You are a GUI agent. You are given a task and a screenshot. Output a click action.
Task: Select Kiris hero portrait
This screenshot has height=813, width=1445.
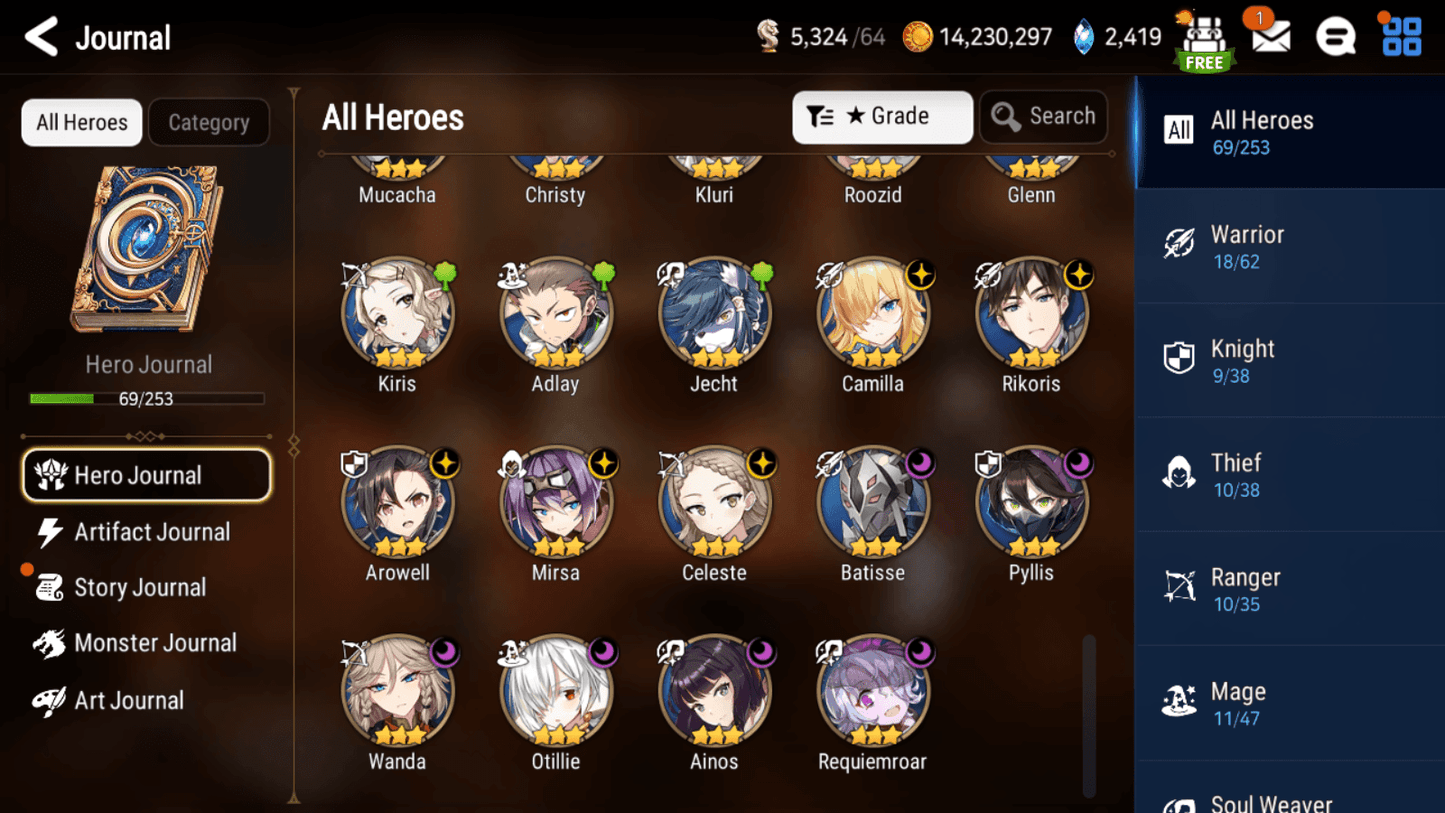click(x=397, y=315)
